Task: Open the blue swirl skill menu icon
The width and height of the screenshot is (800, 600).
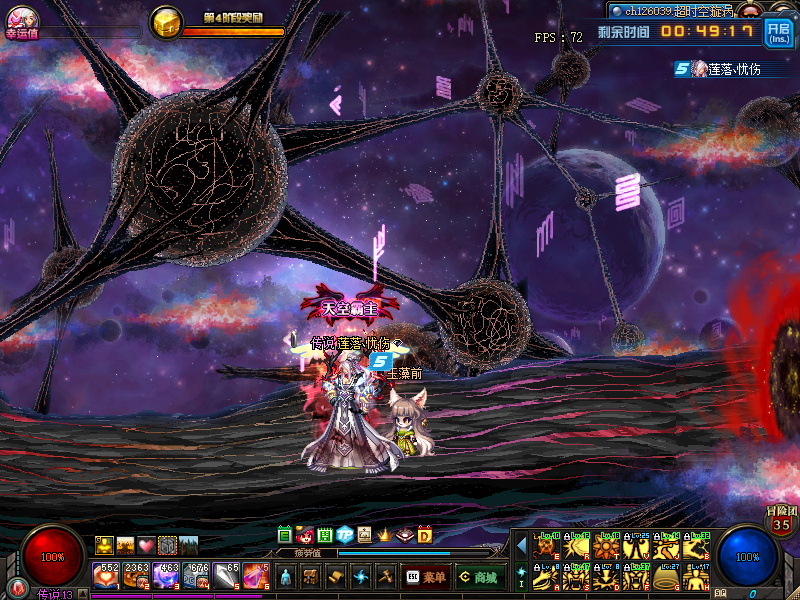Action: [361, 577]
